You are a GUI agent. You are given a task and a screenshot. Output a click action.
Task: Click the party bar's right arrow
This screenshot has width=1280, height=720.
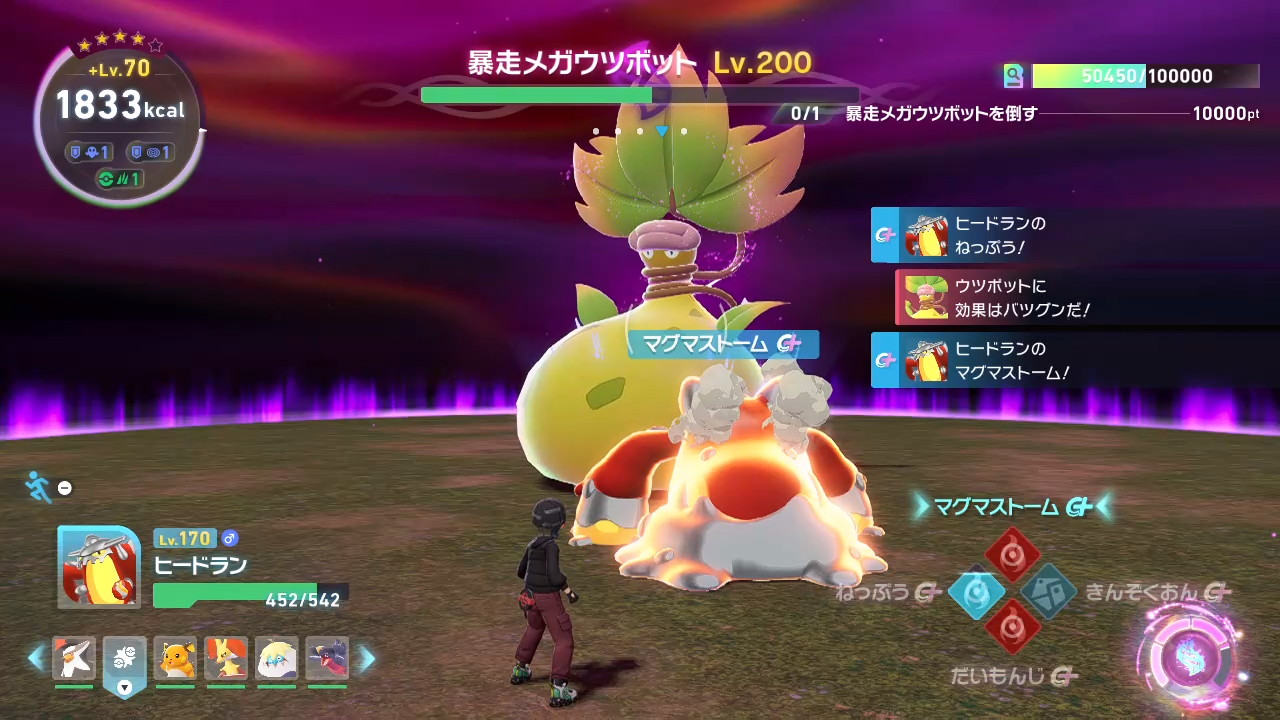coord(367,658)
